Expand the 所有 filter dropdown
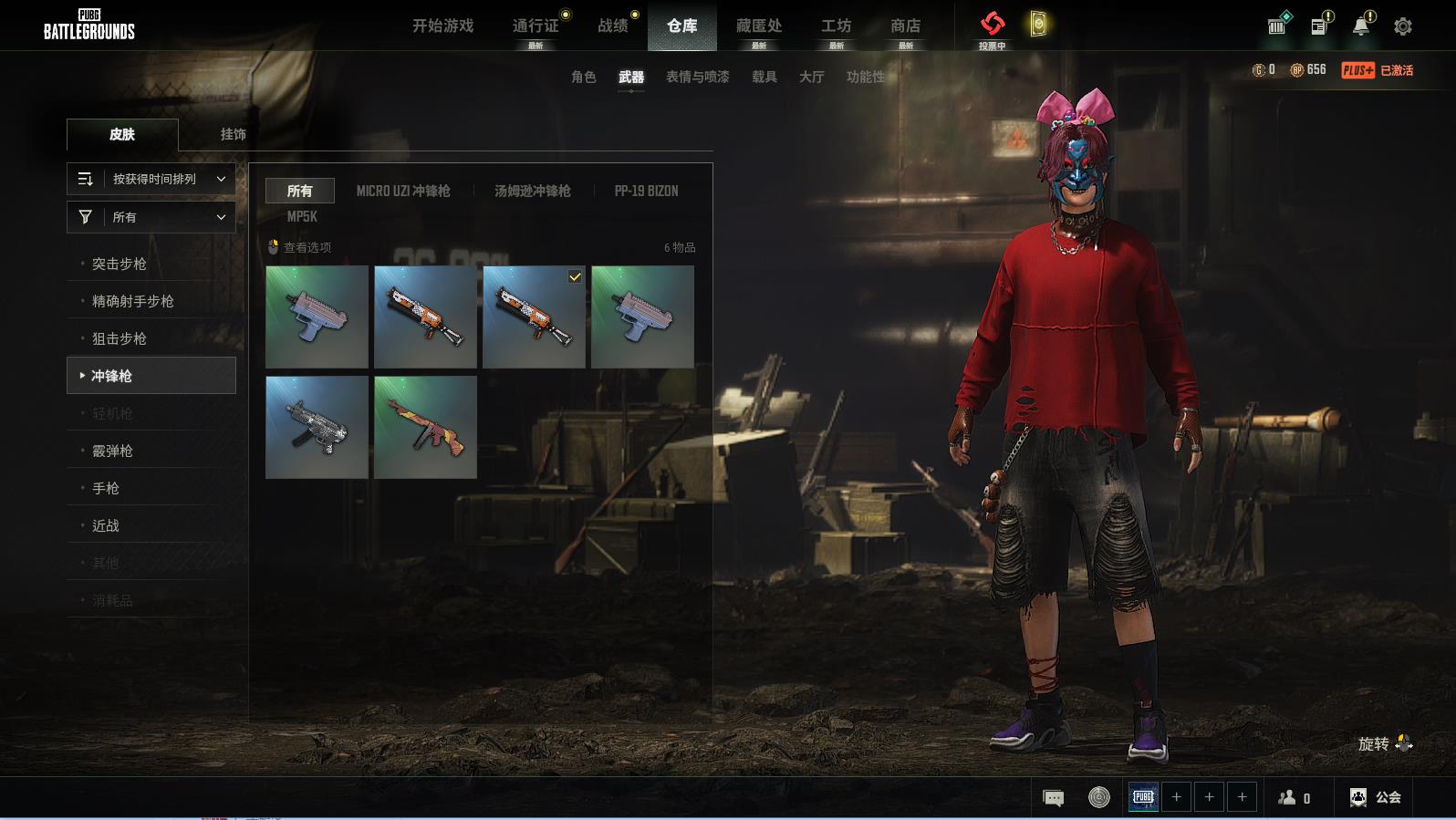Image resolution: width=1456 pixels, height=820 pixels. [x=151, y=217]
